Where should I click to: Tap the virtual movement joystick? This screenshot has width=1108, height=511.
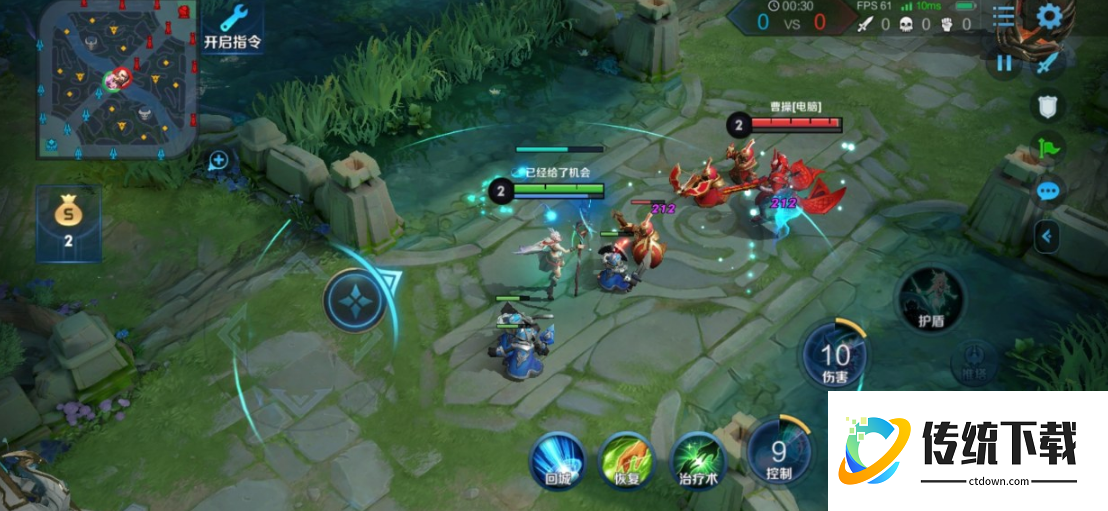click(x=355, y=300)
